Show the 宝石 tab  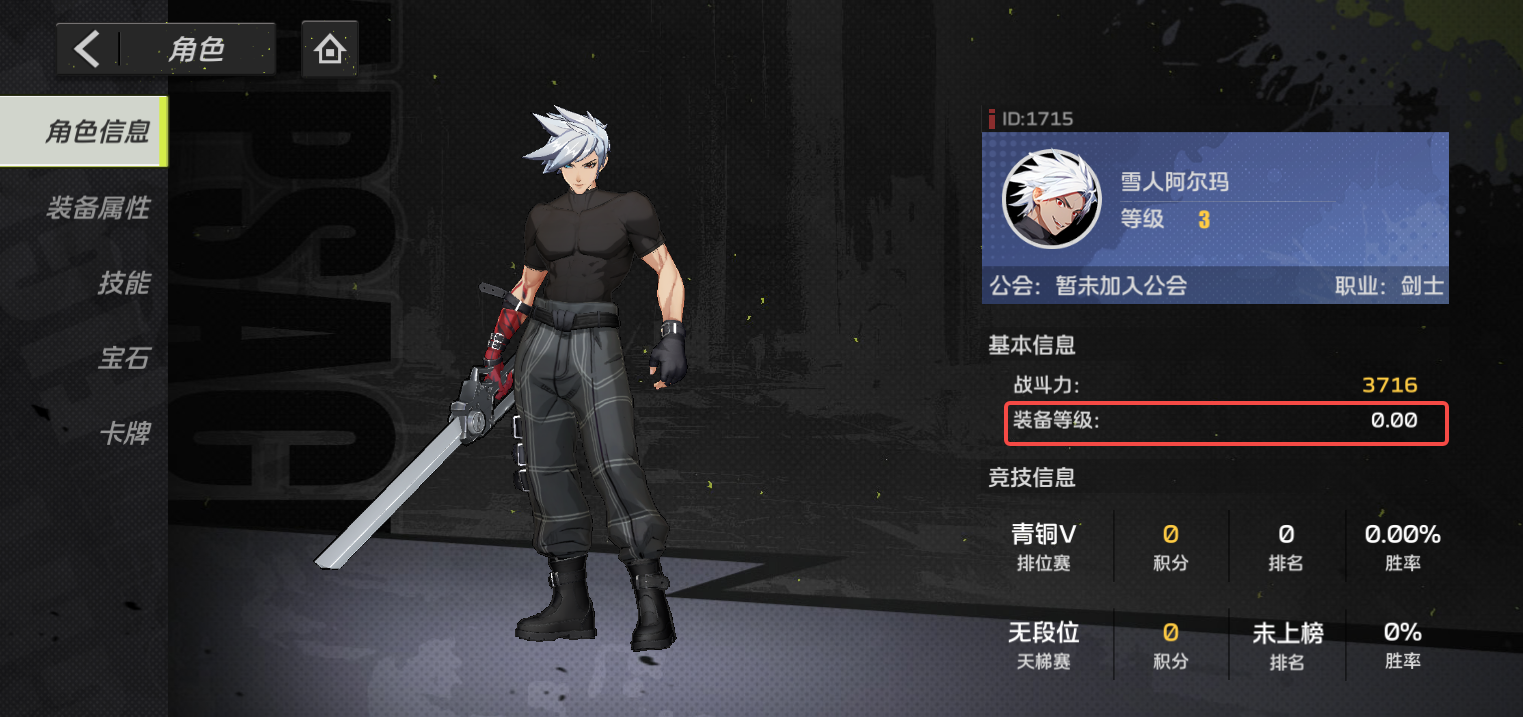pyautogui.click(x=124, y=358)
